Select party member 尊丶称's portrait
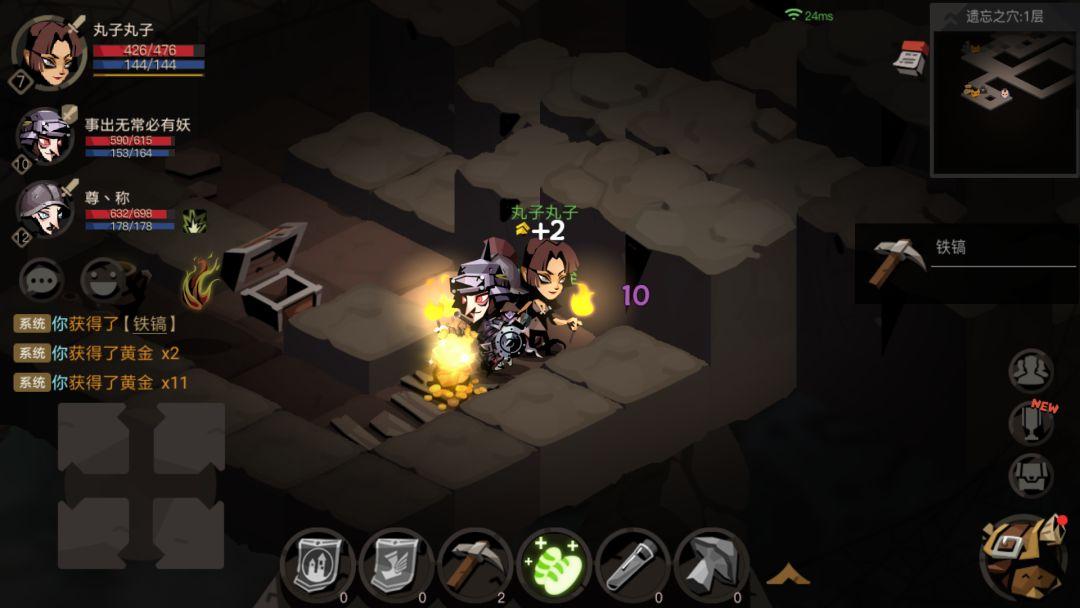Viewport: 1080px width, 608px height. click(x=45, y=210)
